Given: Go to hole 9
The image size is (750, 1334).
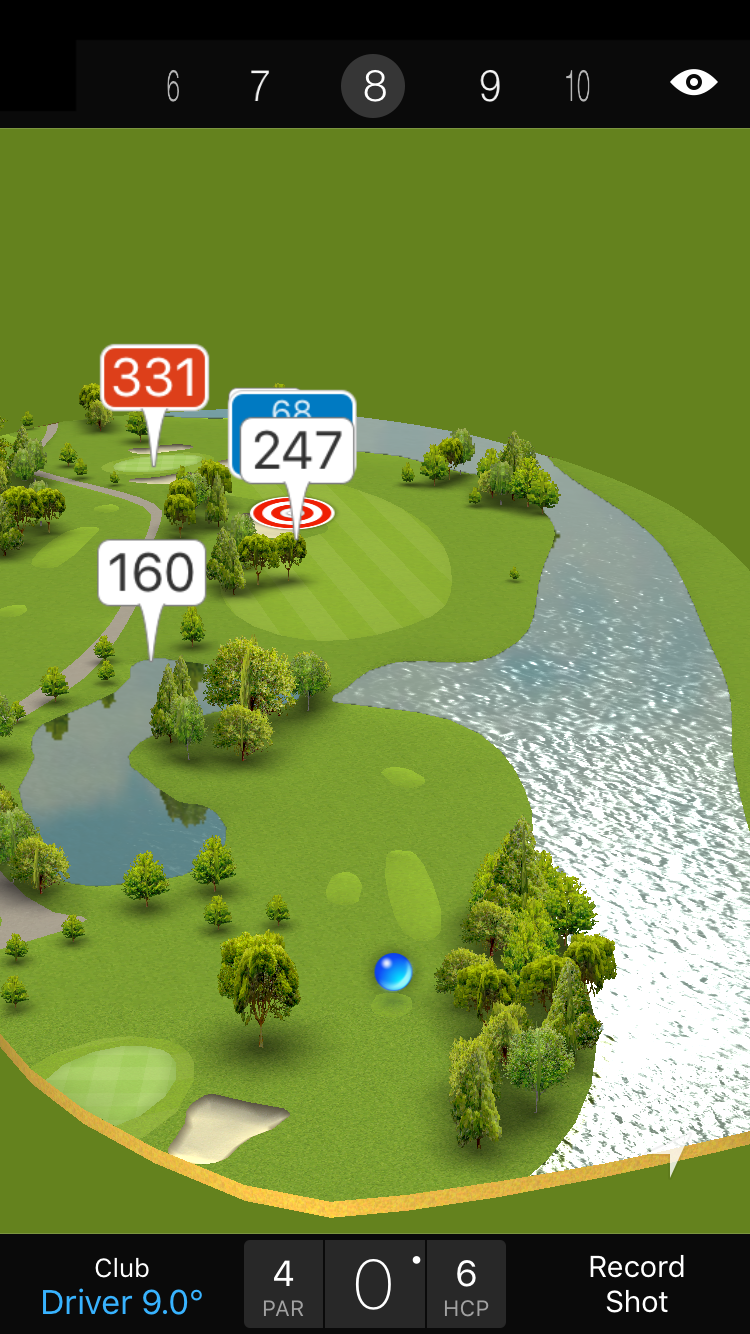Looking at the screenshot, I should 489,87.
